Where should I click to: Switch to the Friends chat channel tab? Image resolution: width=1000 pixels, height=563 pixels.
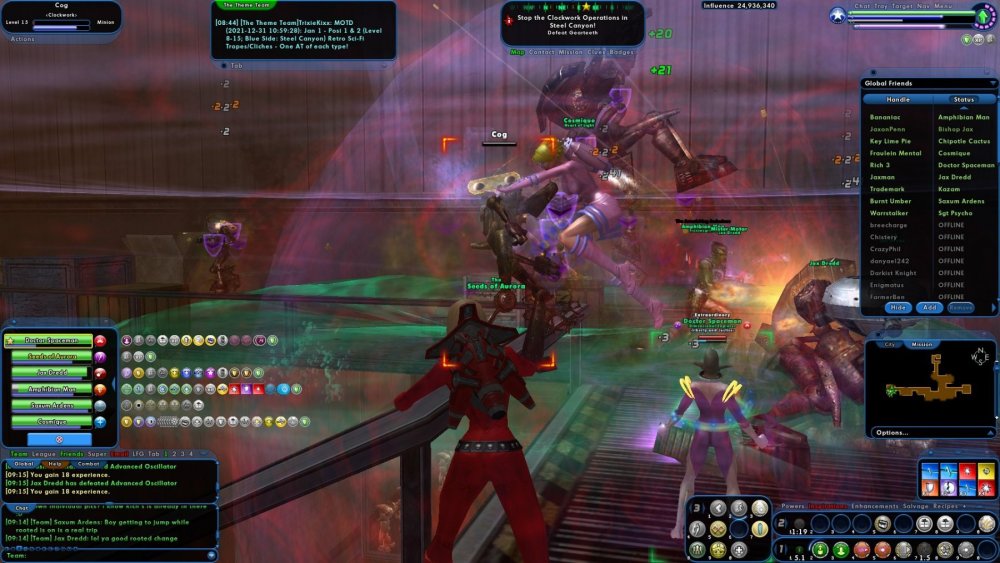click(71, 454)
